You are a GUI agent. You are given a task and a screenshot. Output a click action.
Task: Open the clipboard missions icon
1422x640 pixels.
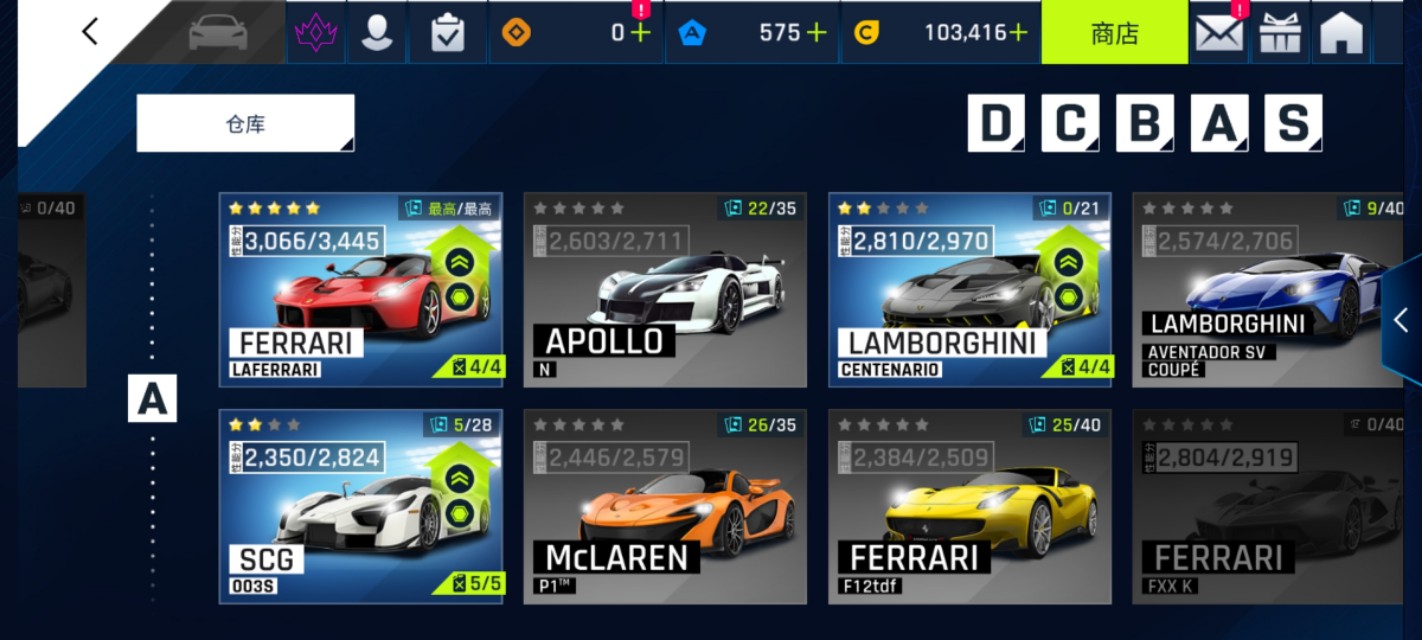click(x=447, y=33)
